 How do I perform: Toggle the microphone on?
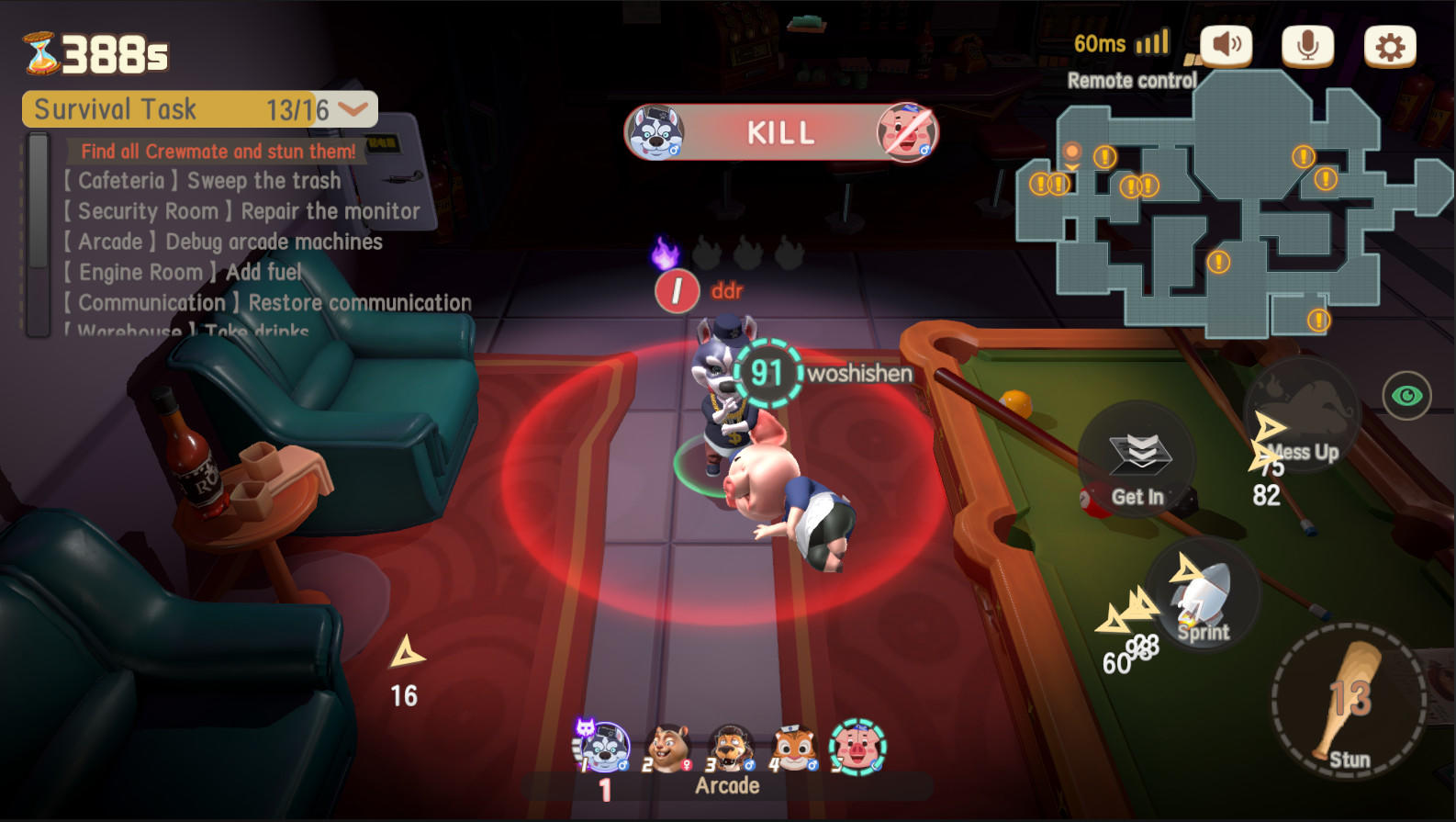coord(1308,42)
